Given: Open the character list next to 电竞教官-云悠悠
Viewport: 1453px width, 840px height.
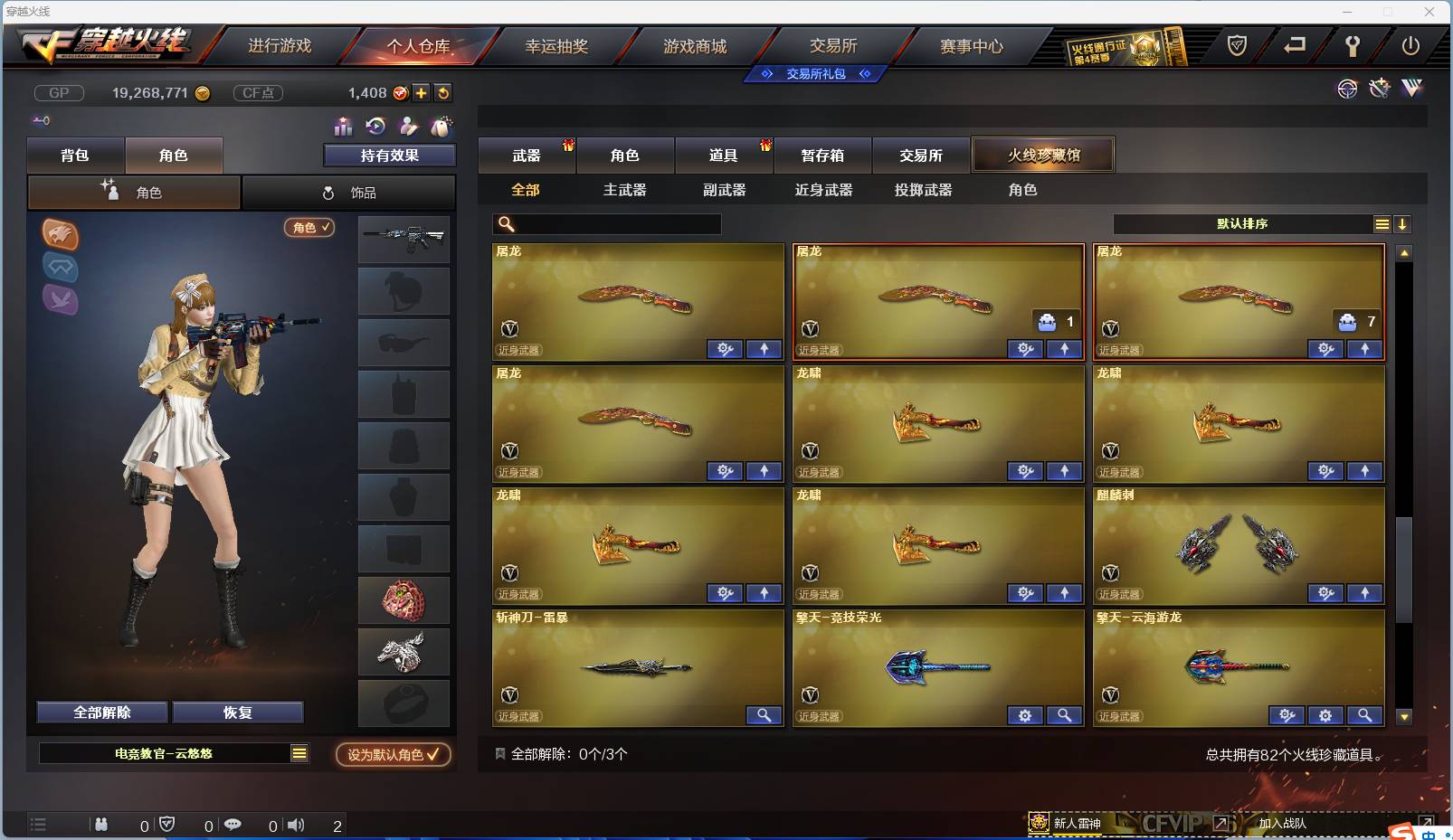Looking at the screenshot, I should click(299, 752).
